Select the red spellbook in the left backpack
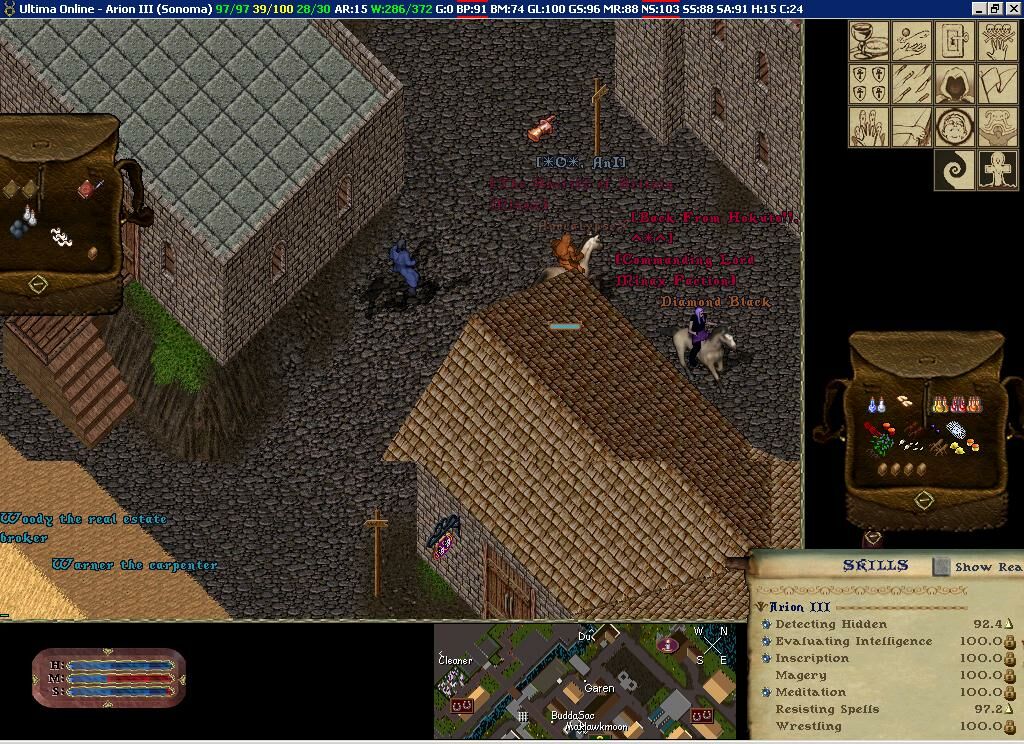Screen dimensions: 1024x744 pyautogui.click(x=88, y=187)
